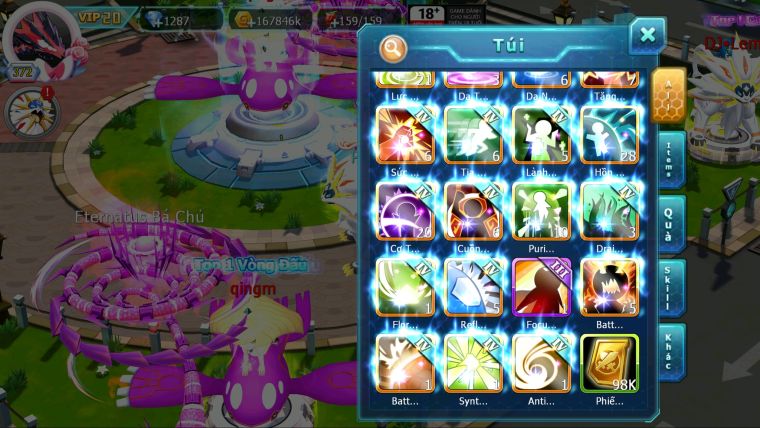The height and width of the screenshot is (428, 760).
Task: Select the Hồn... skill item with 28
Action: tap(609, 135)
